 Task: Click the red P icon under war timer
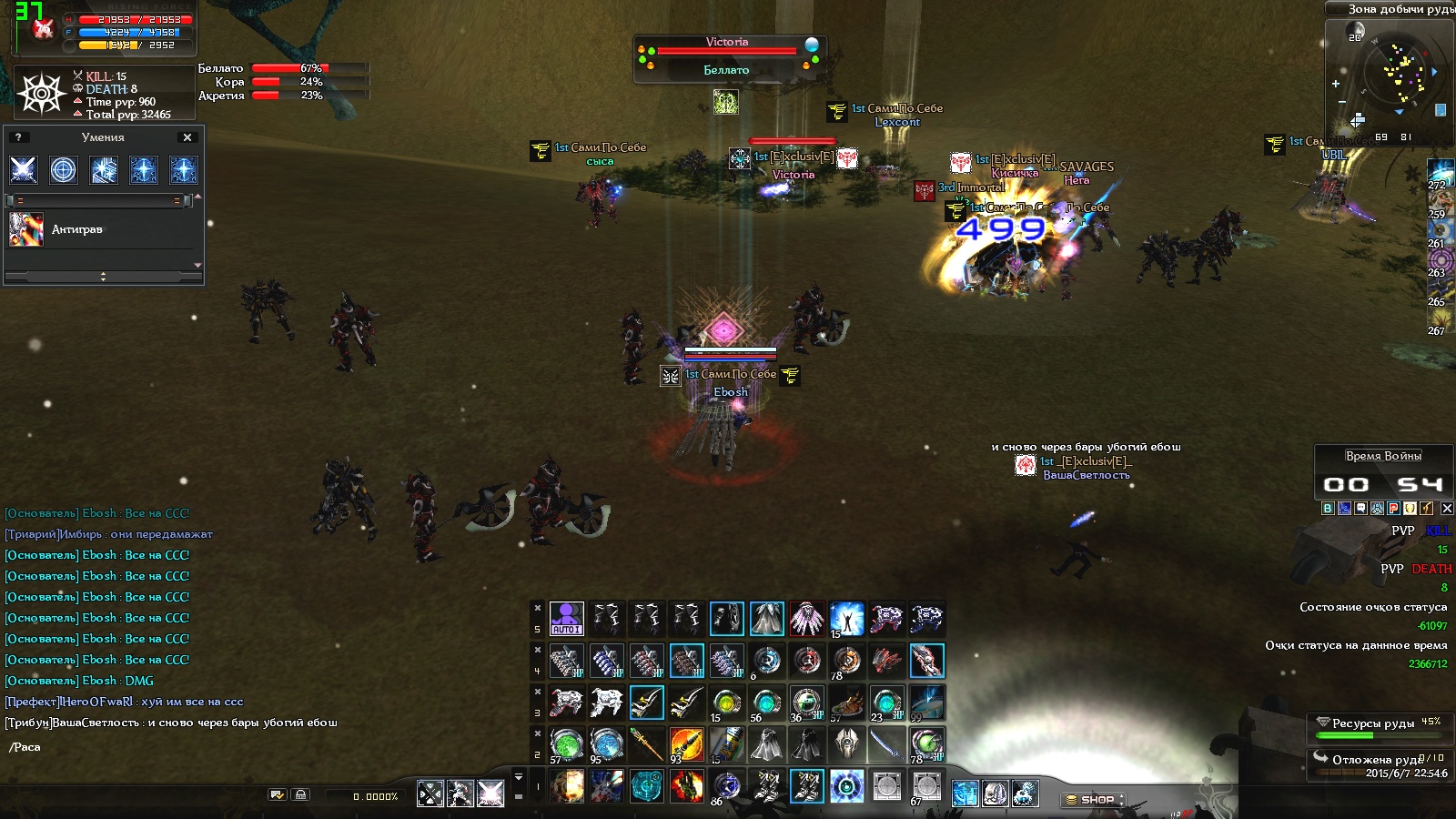pos(1393,509)
